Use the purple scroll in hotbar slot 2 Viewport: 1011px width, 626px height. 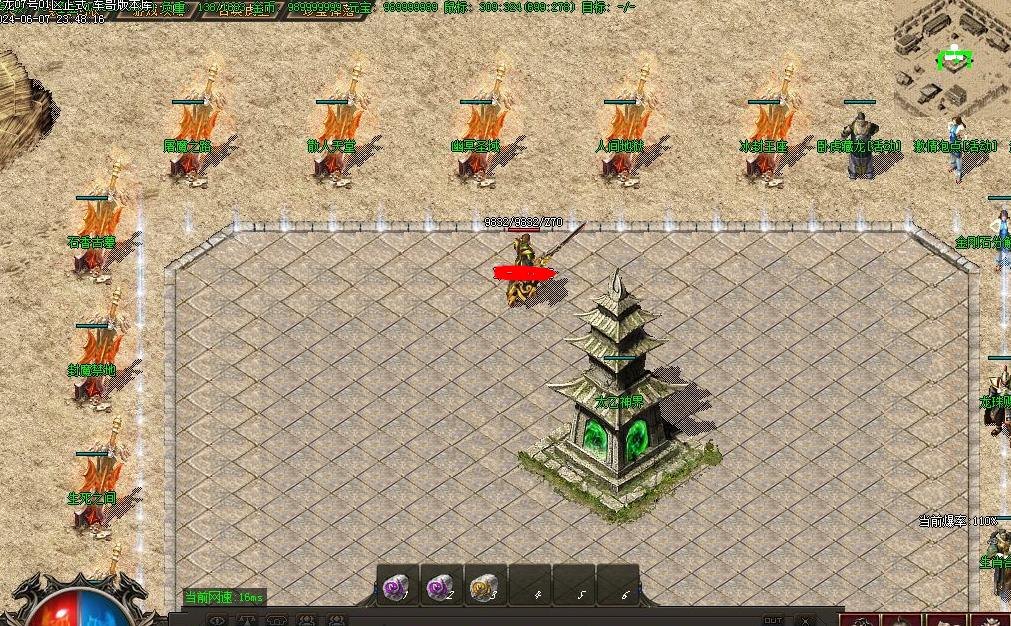pyautogui.click(x=441, y=586)
